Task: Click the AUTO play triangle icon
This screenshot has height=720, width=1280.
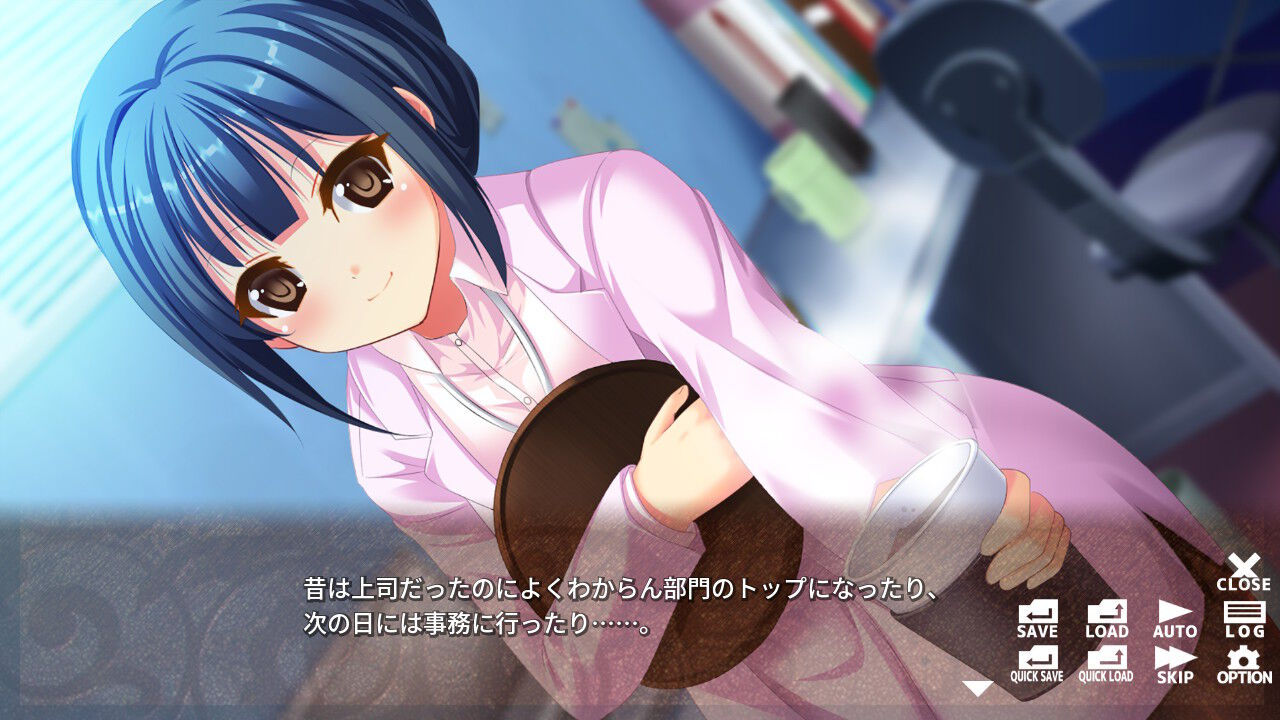Action: (x=1175, y=610)
